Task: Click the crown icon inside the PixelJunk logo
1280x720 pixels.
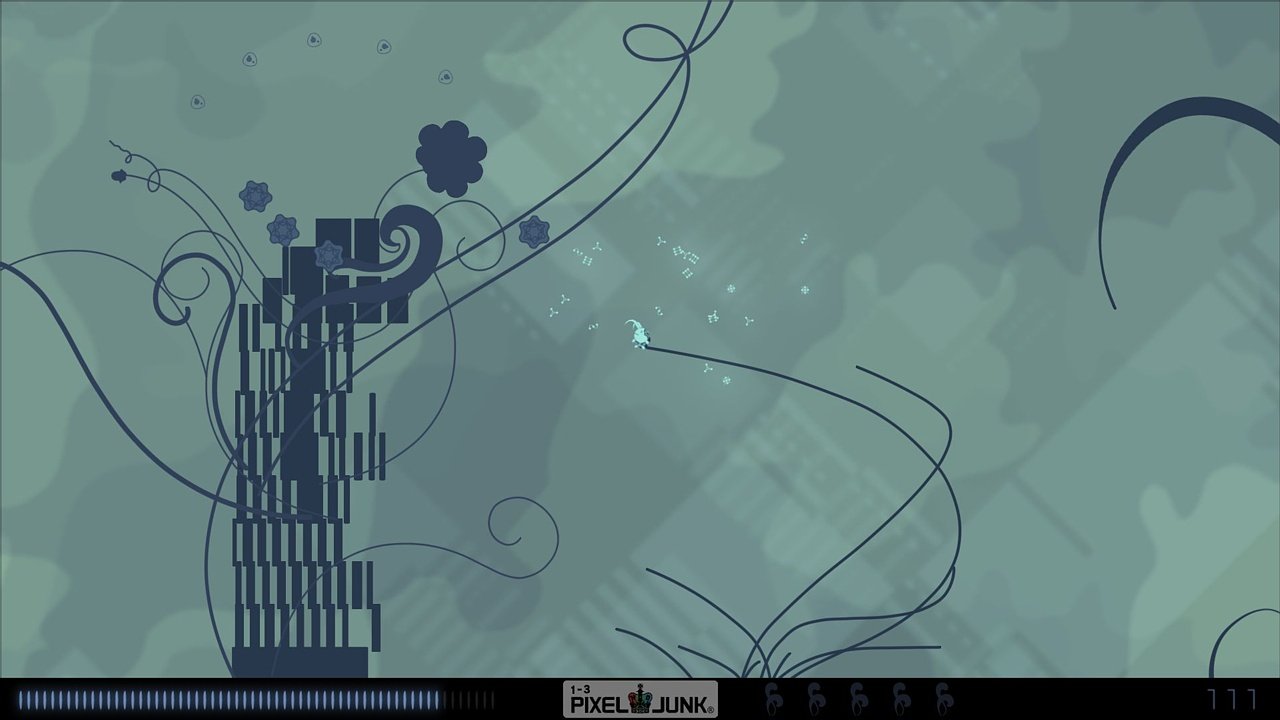Action: click(641, 696)
